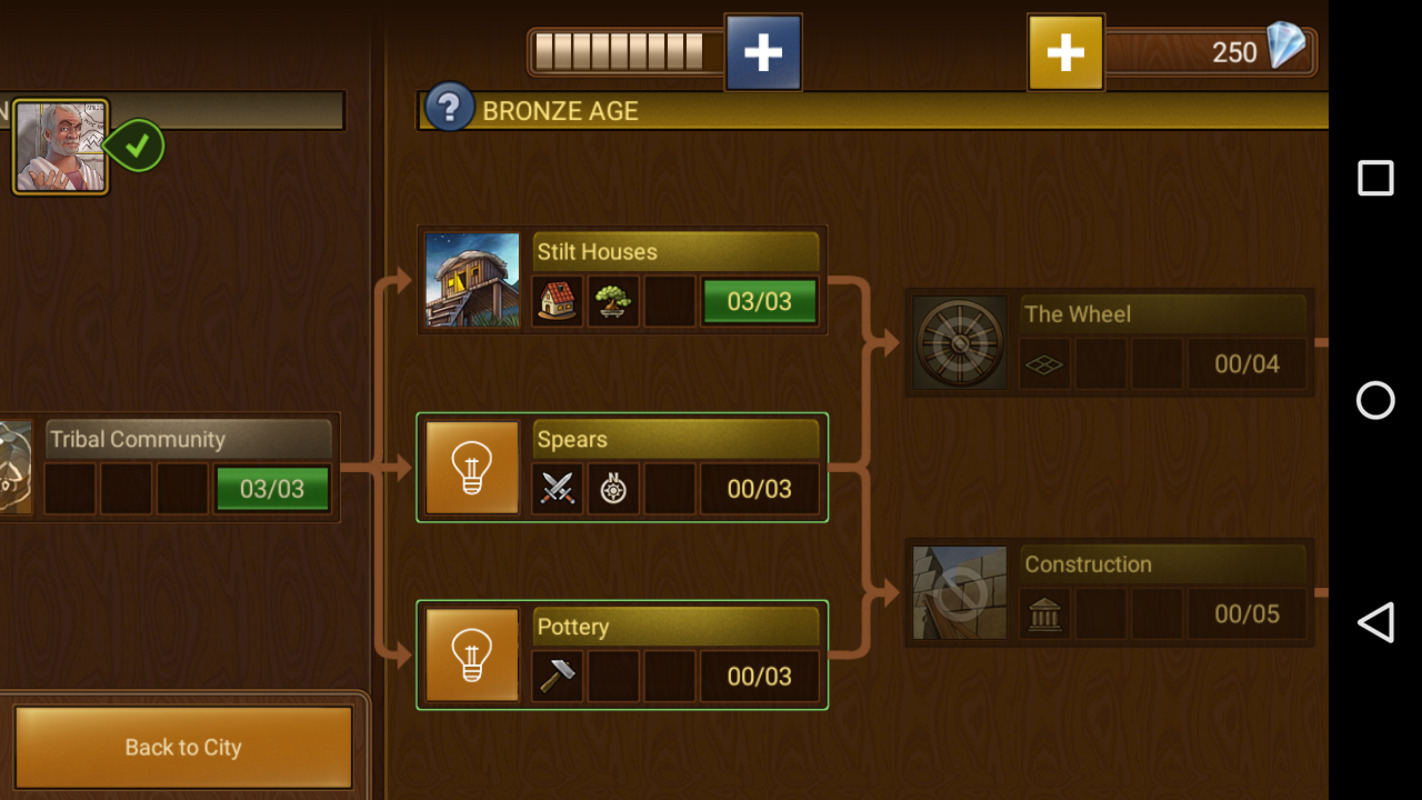
Task: Select the Pottery research node
Action: point(622,655)
